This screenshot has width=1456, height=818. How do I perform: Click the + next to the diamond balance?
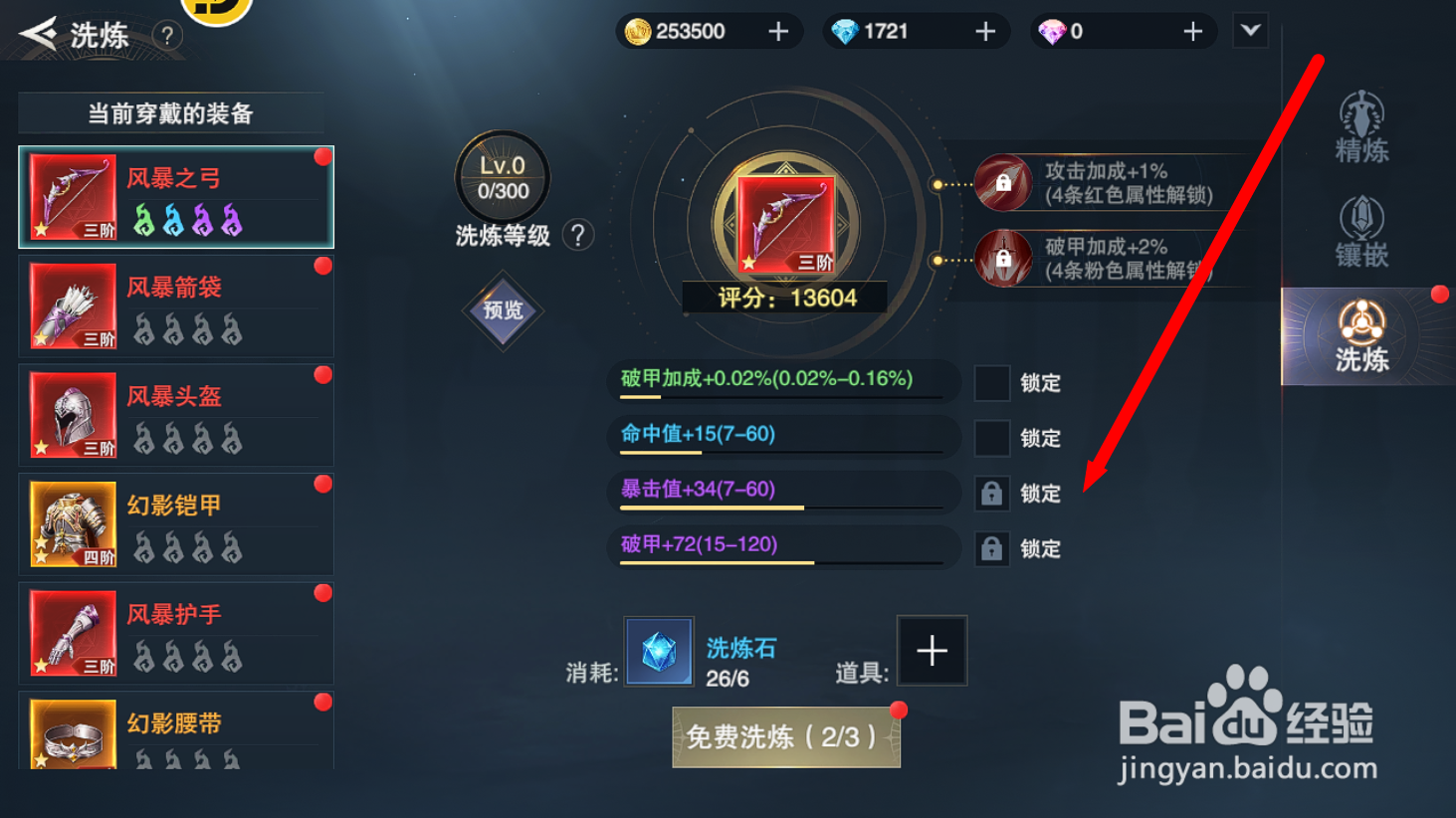point(984,31)
